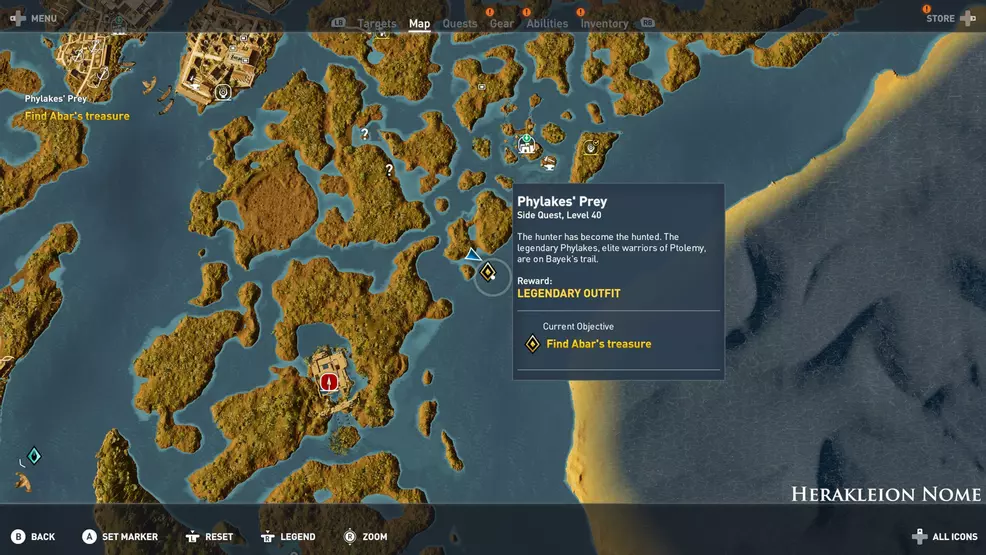This screenshot has width=986, height=555.
Task: Activate the map Zoom control
Action: tap(365, 537)
